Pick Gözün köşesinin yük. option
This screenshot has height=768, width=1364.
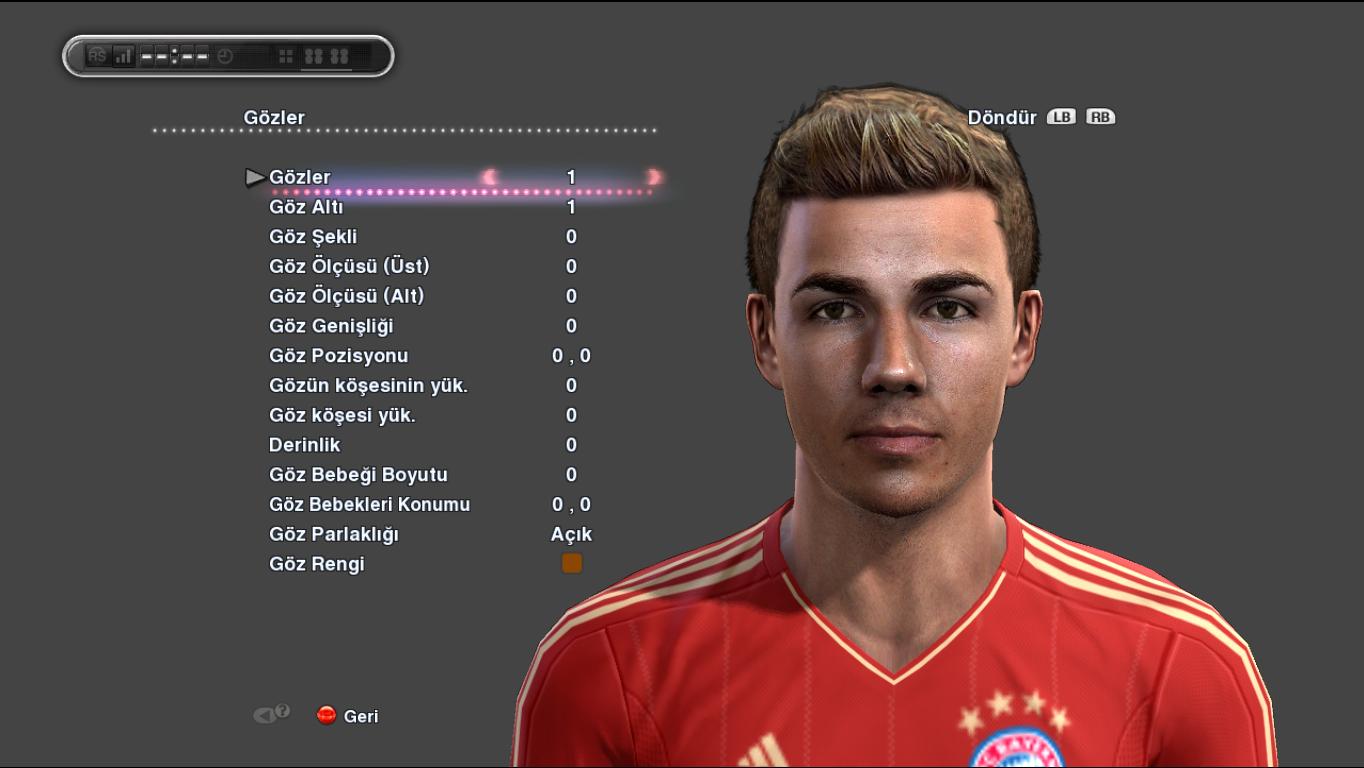pos(368,386)
